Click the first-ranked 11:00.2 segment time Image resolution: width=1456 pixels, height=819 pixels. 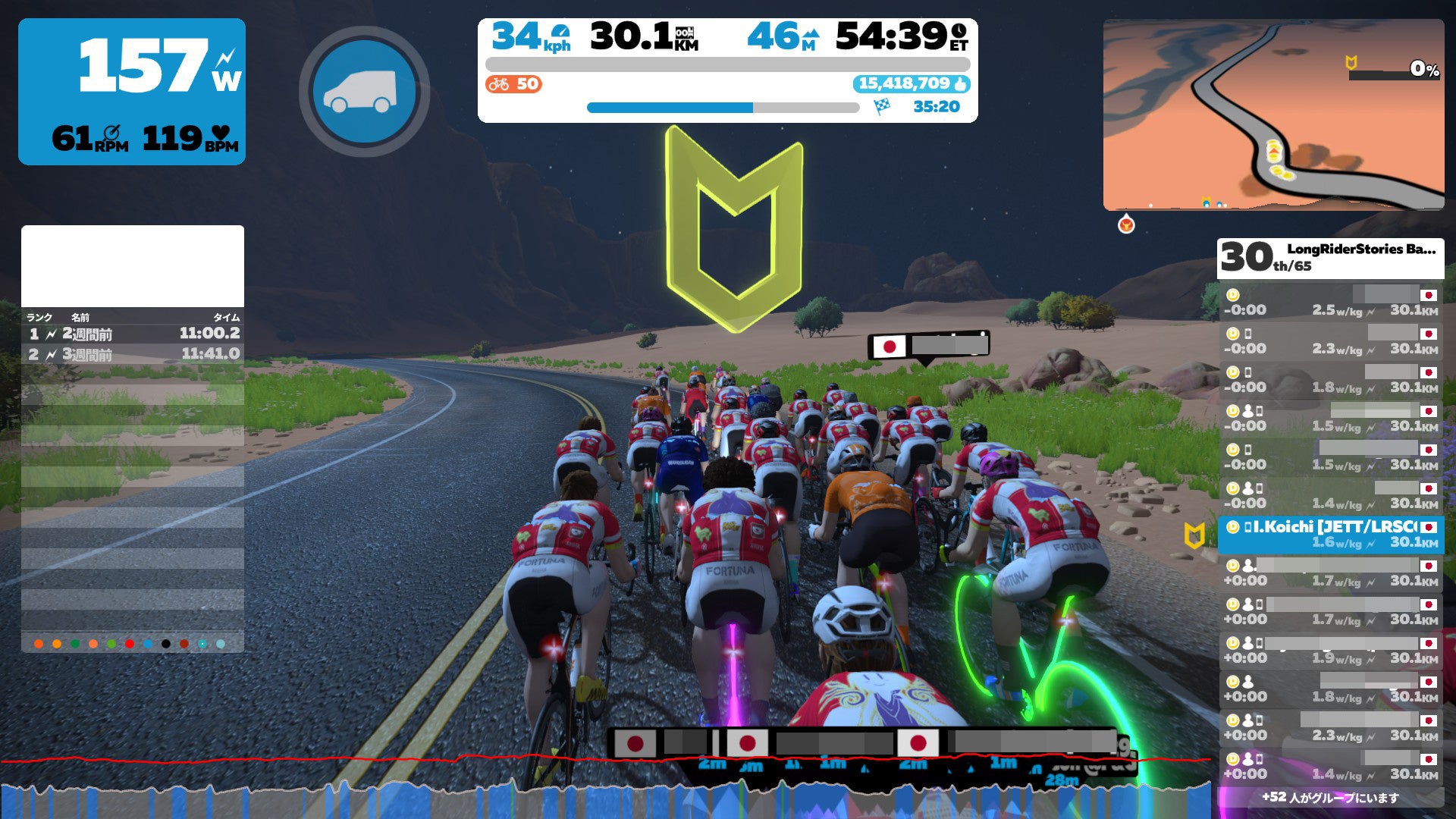coord(209,333)
